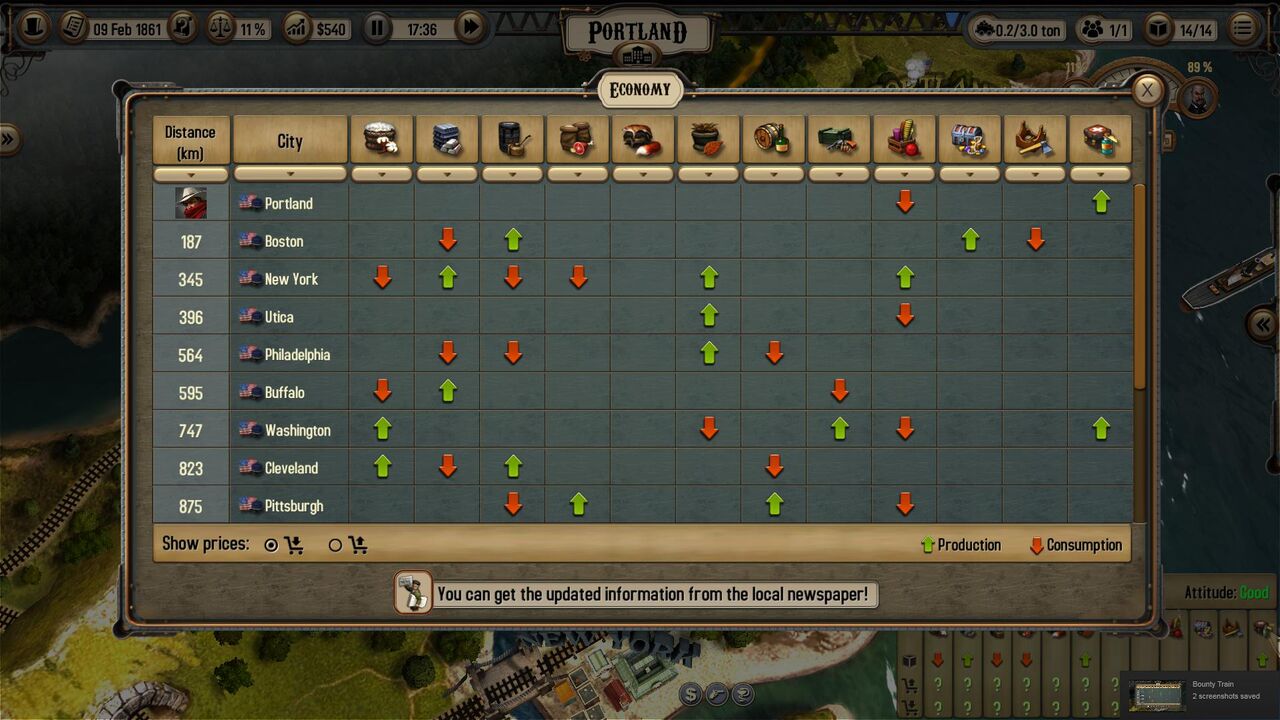Open the City column sort dropdown
This screenshot has width=1280, height=720.
click(290, 175)
